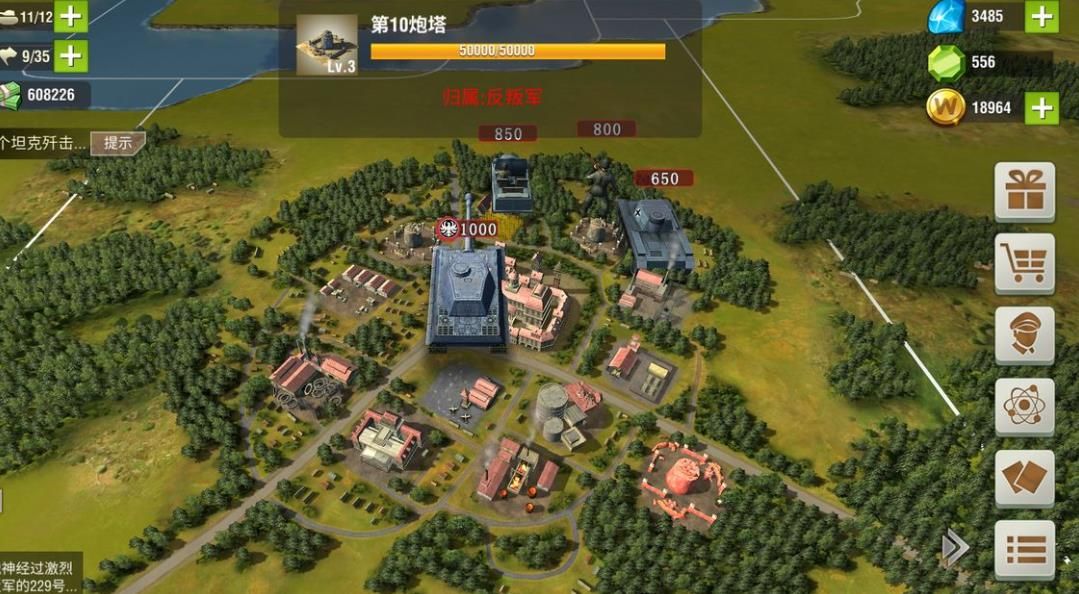Open the atom research menu
This screenshot has height=594, width=1079.
coord(1024,406)
